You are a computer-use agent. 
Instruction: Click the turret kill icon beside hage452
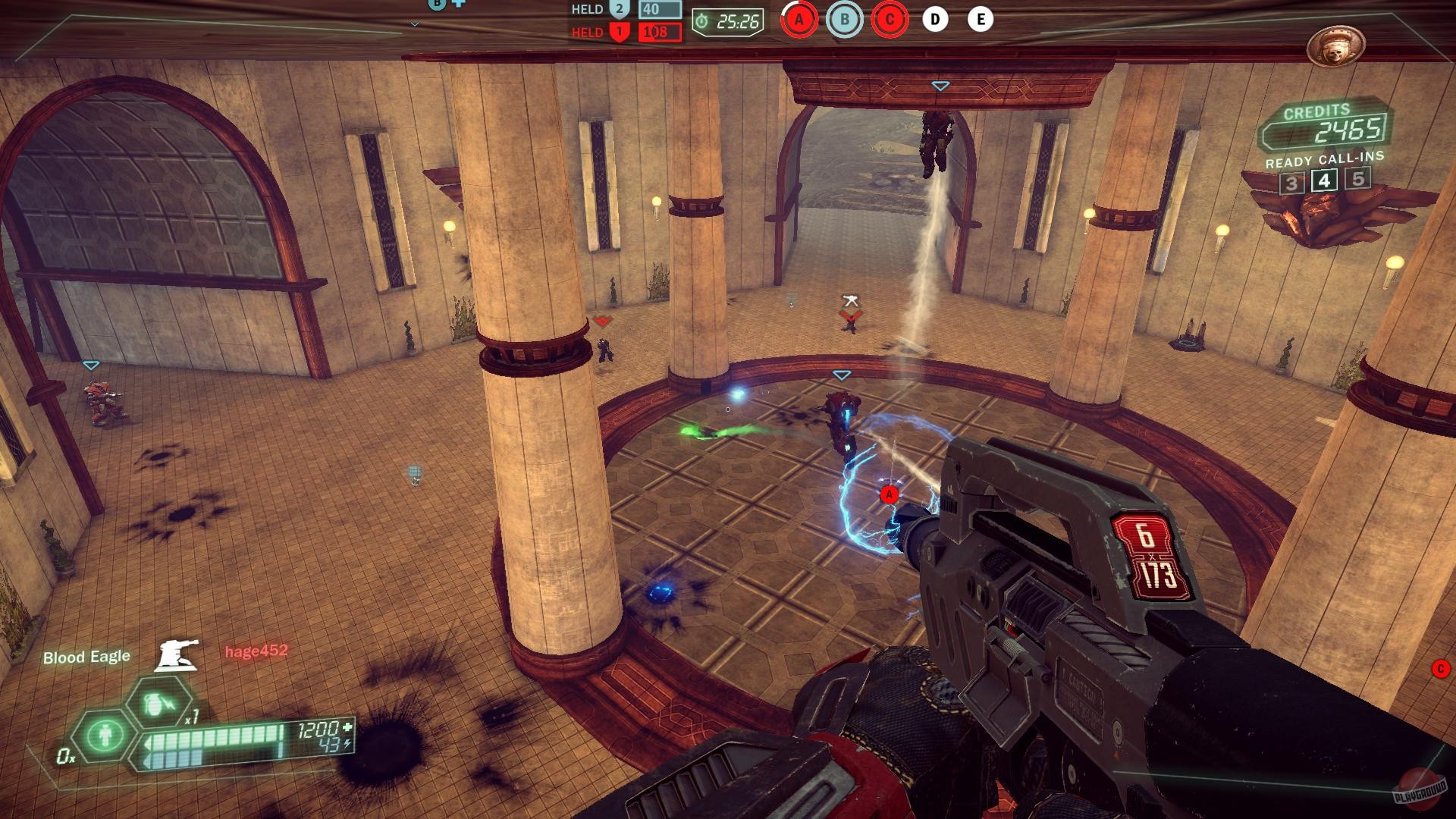(x=176, y=654)
